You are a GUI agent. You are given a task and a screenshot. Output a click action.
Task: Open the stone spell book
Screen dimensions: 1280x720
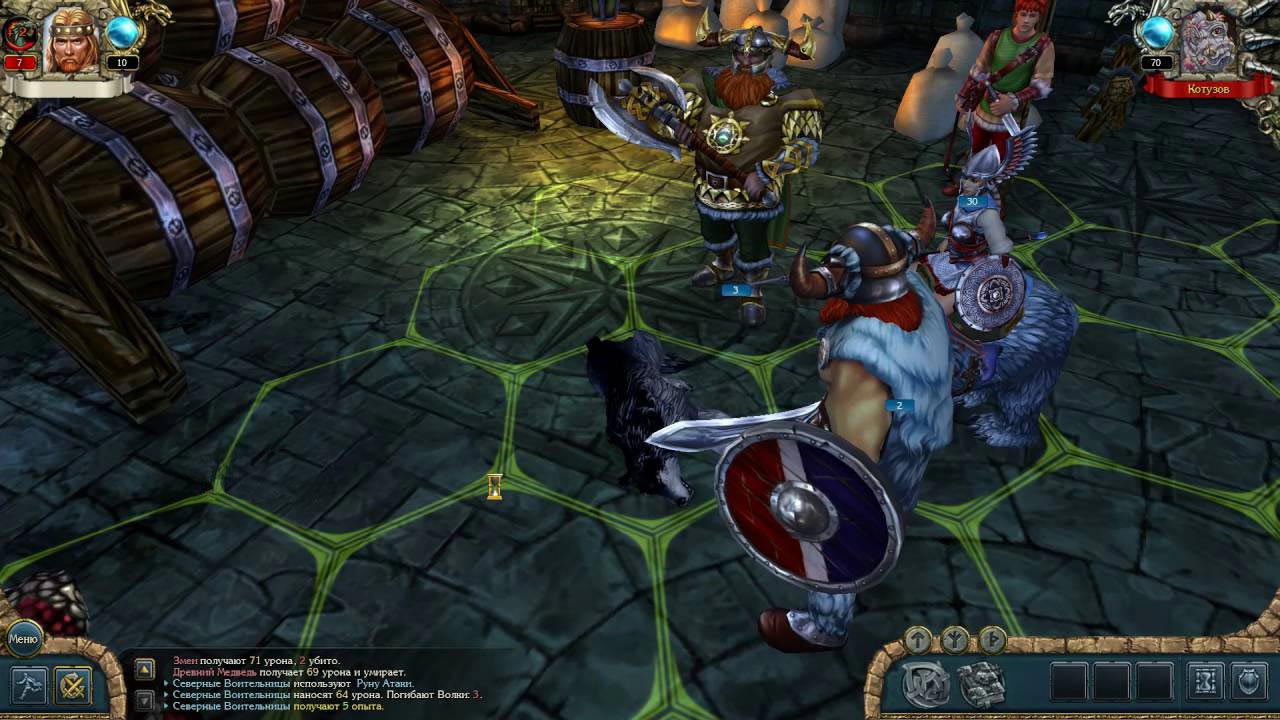tap(982, 684)
